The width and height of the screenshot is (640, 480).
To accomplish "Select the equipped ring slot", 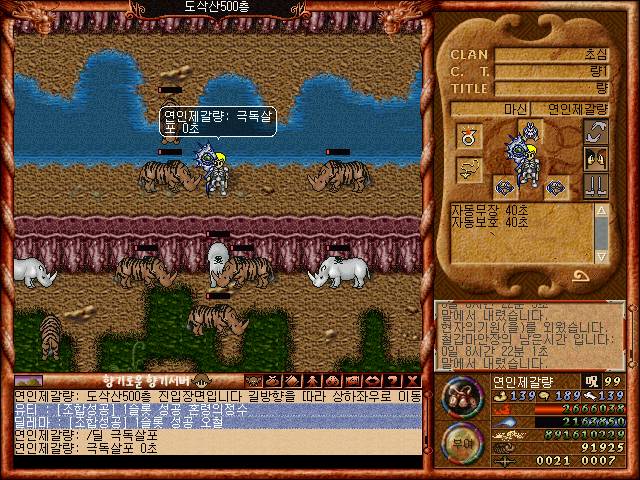I will 468,136.
